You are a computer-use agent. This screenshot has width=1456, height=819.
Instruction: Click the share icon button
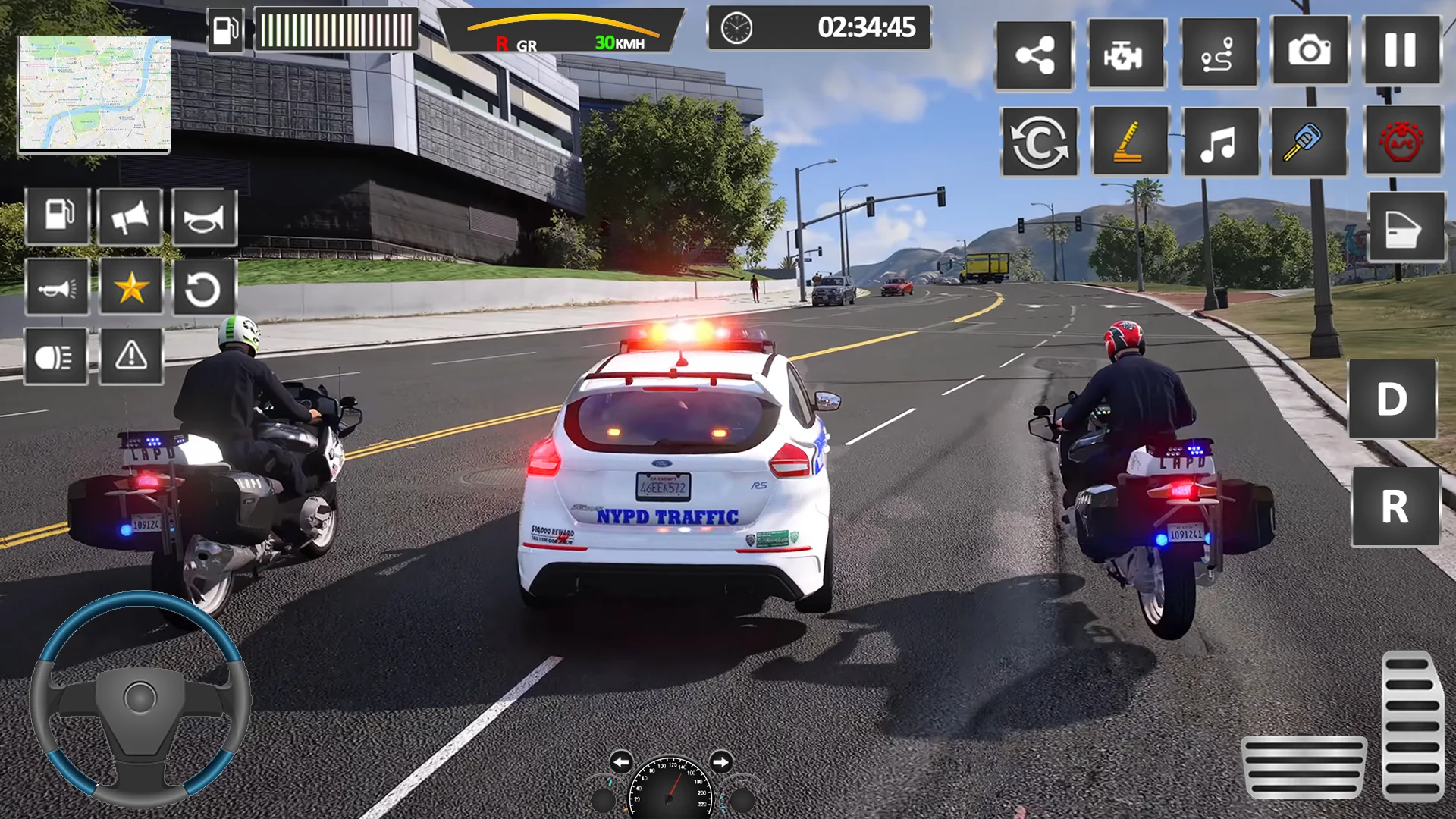coord(1034,55)
